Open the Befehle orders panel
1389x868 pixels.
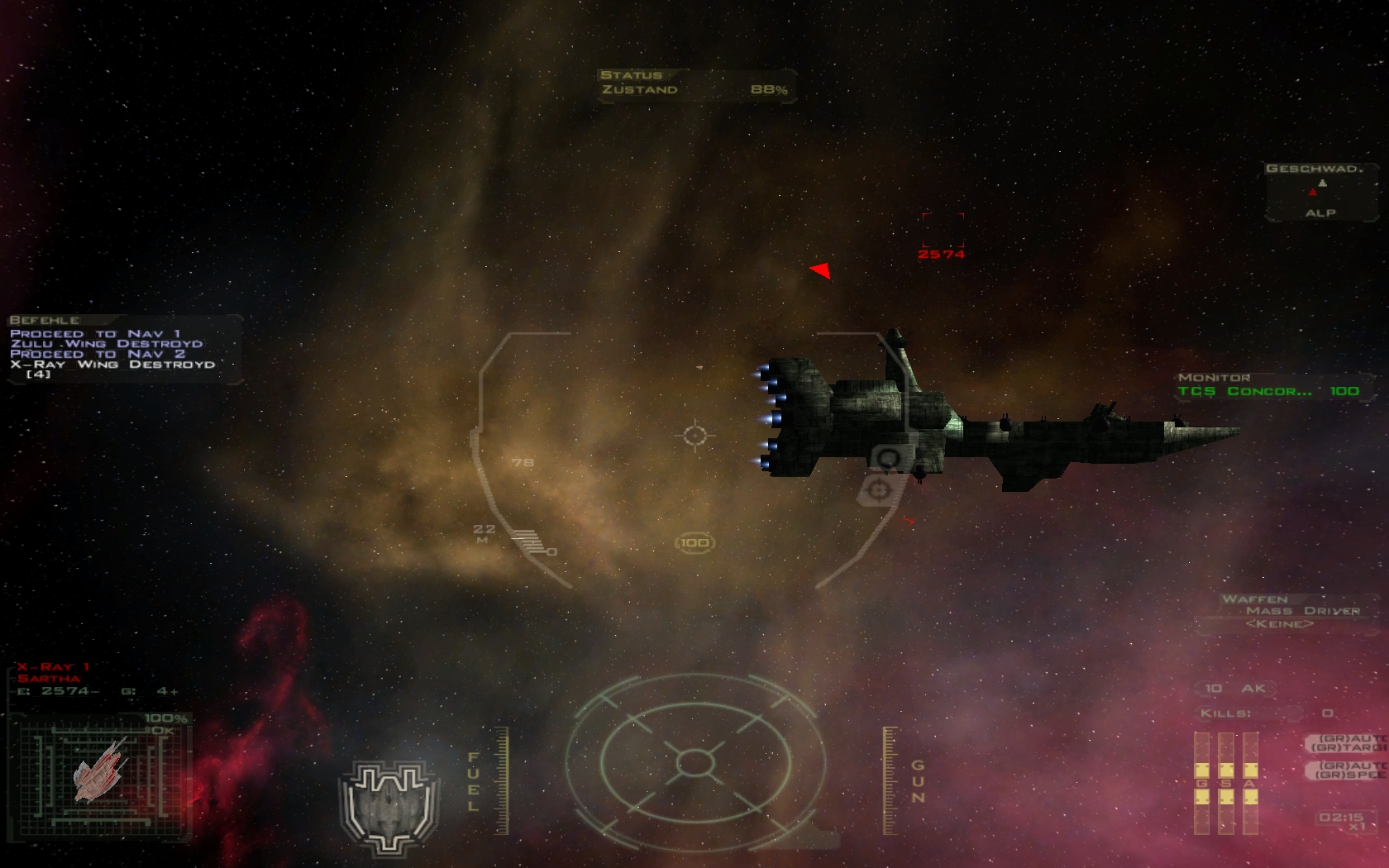click(124, 349)
